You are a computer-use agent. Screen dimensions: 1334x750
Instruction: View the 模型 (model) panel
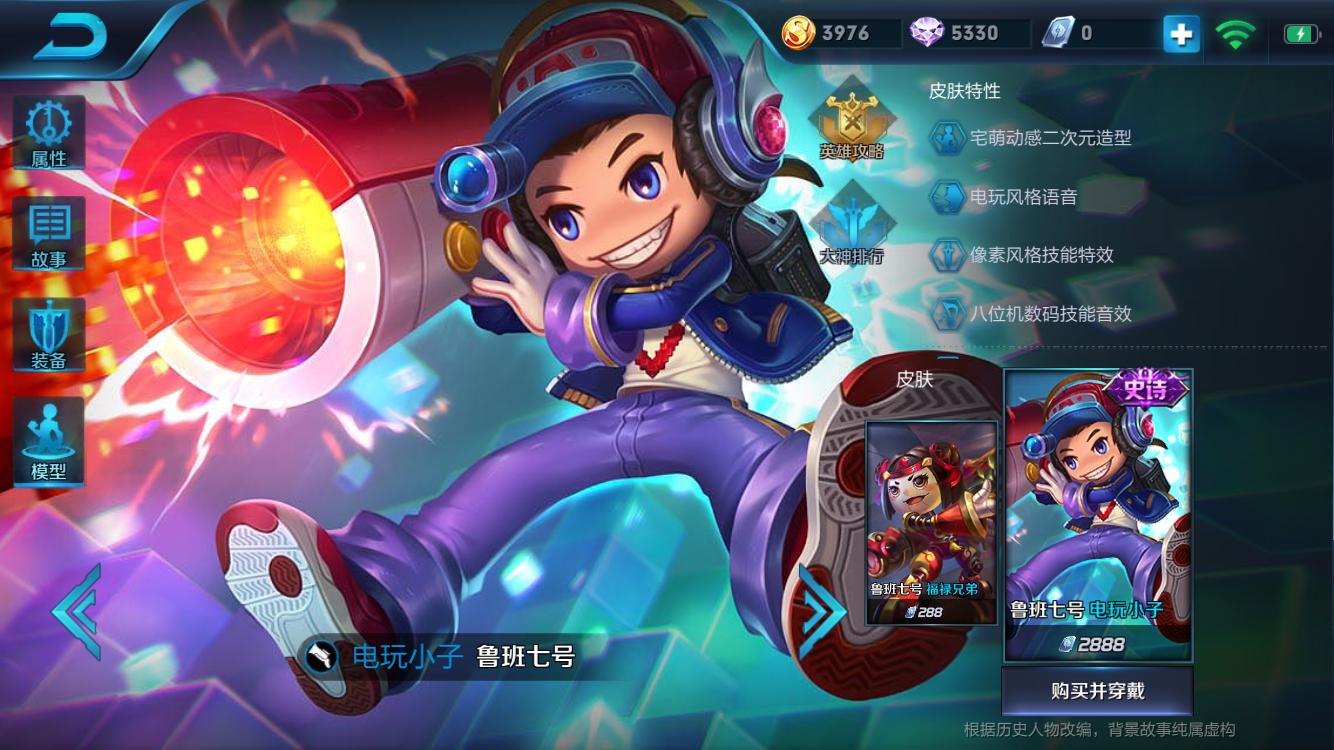[49, 440]
